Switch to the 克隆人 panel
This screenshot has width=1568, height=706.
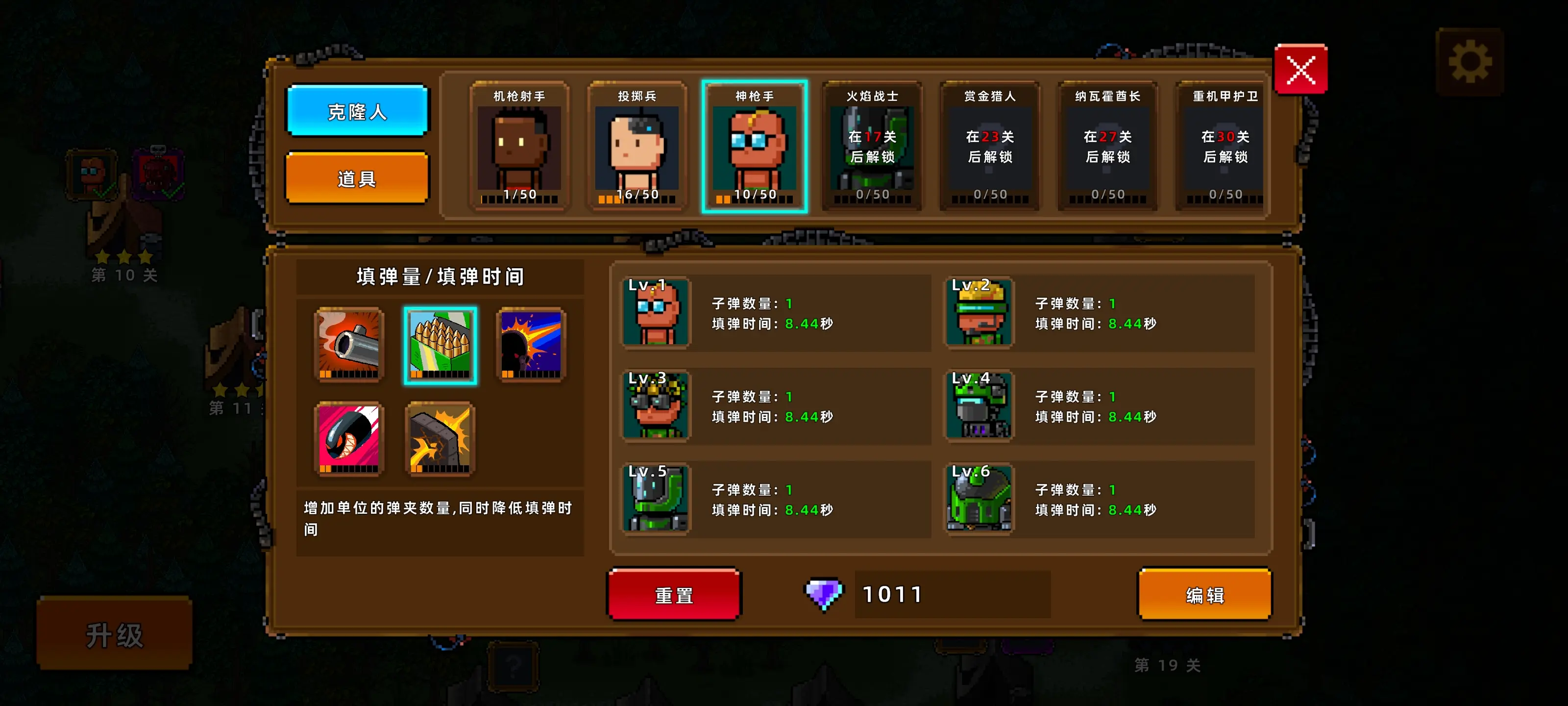pos(357,111)
